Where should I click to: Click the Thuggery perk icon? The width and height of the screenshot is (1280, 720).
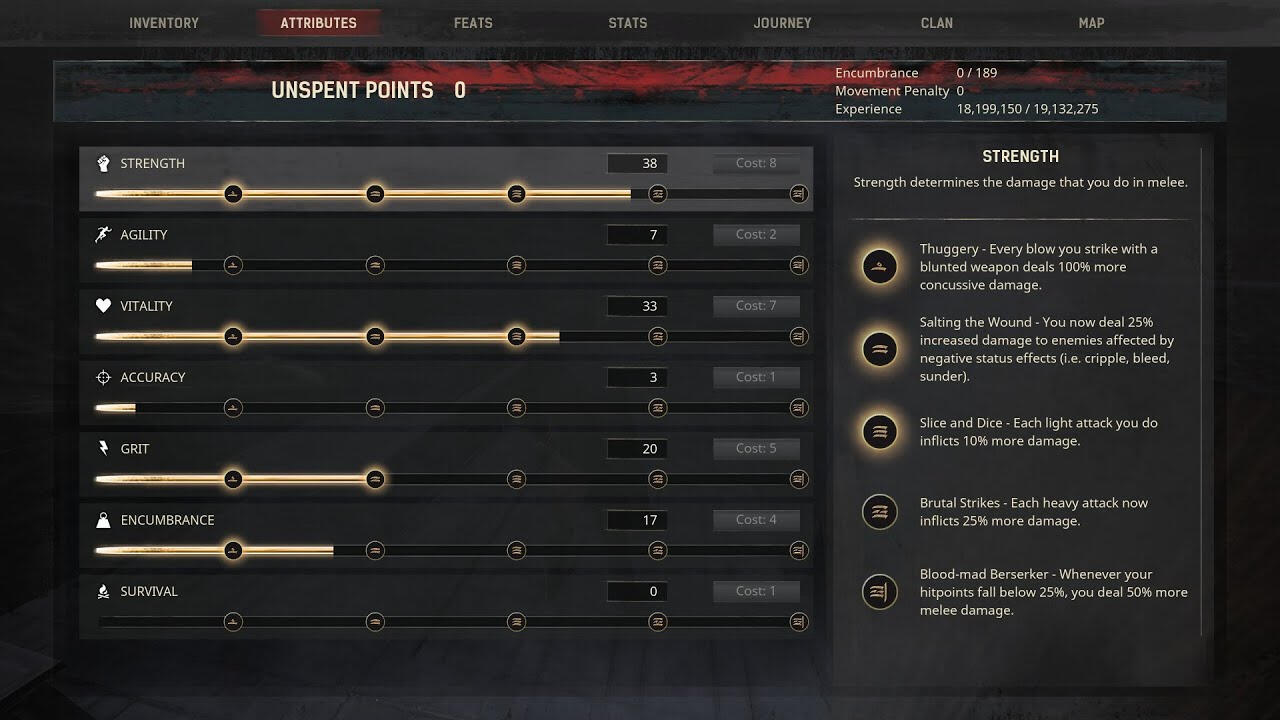880,267
